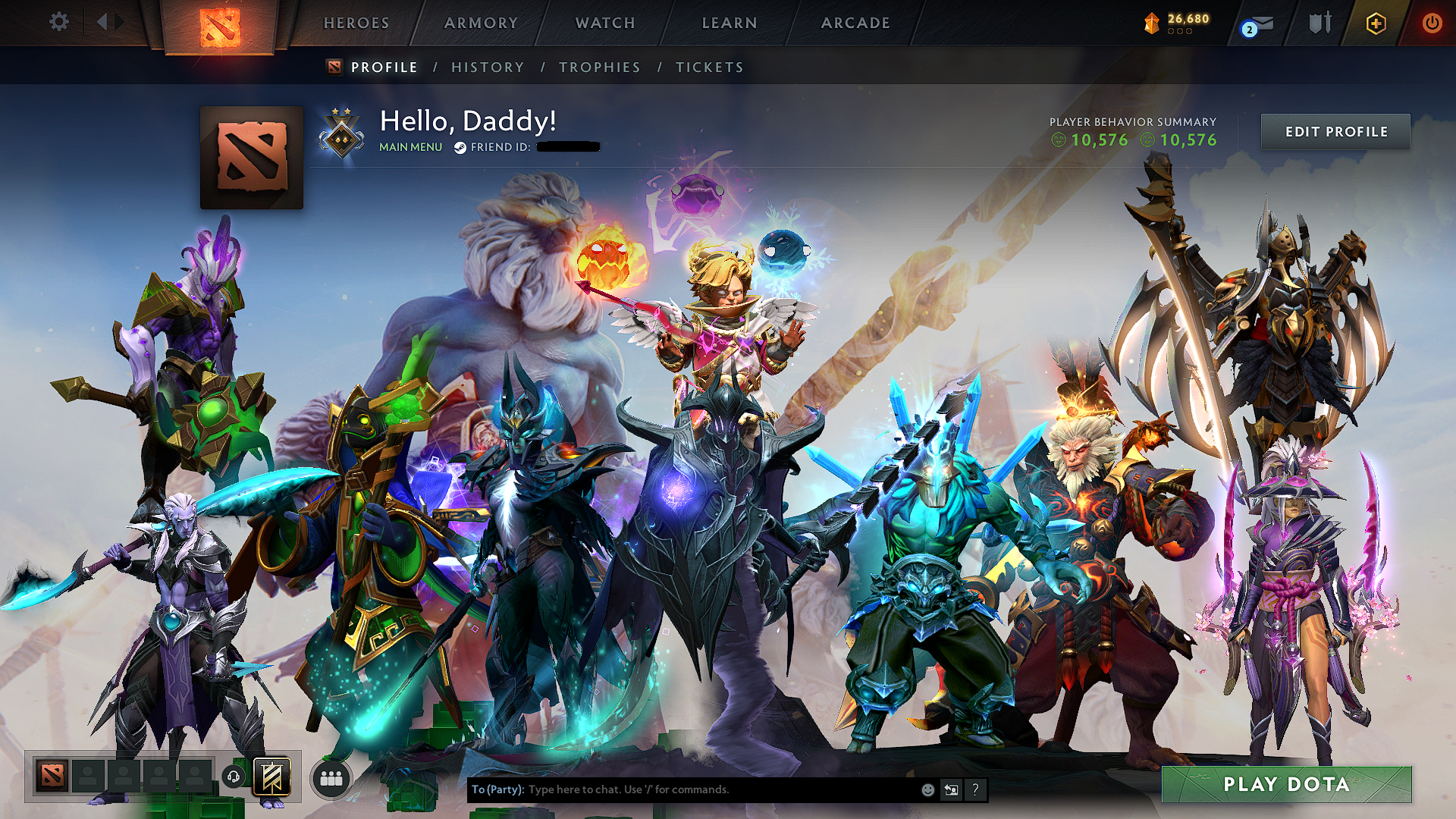1456x819 pixels.
Task: View the Trophies tab
Action: pos(600,67)
